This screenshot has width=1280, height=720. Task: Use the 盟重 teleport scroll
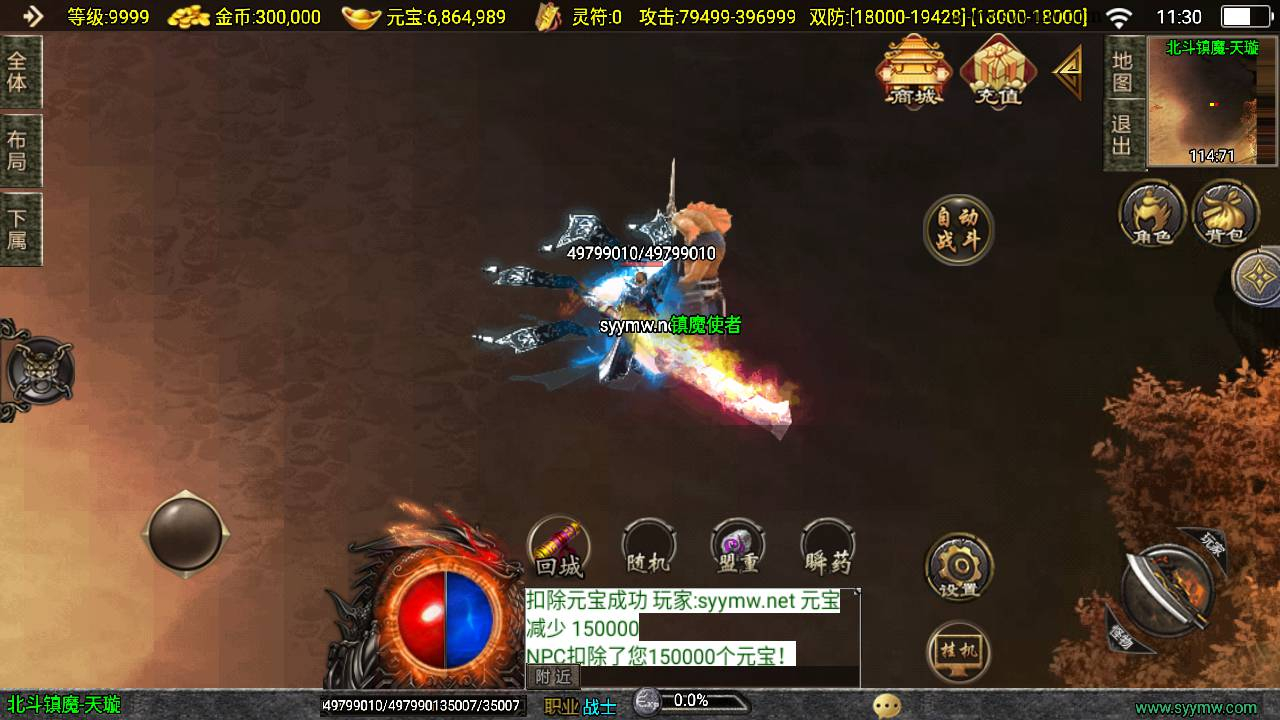(738, 548)
